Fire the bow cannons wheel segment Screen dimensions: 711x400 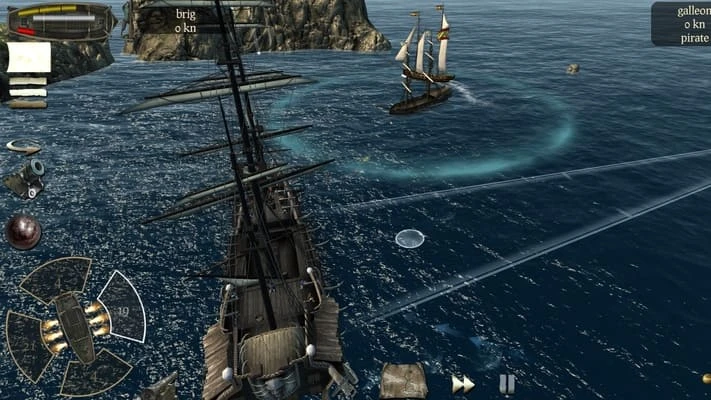56,278
